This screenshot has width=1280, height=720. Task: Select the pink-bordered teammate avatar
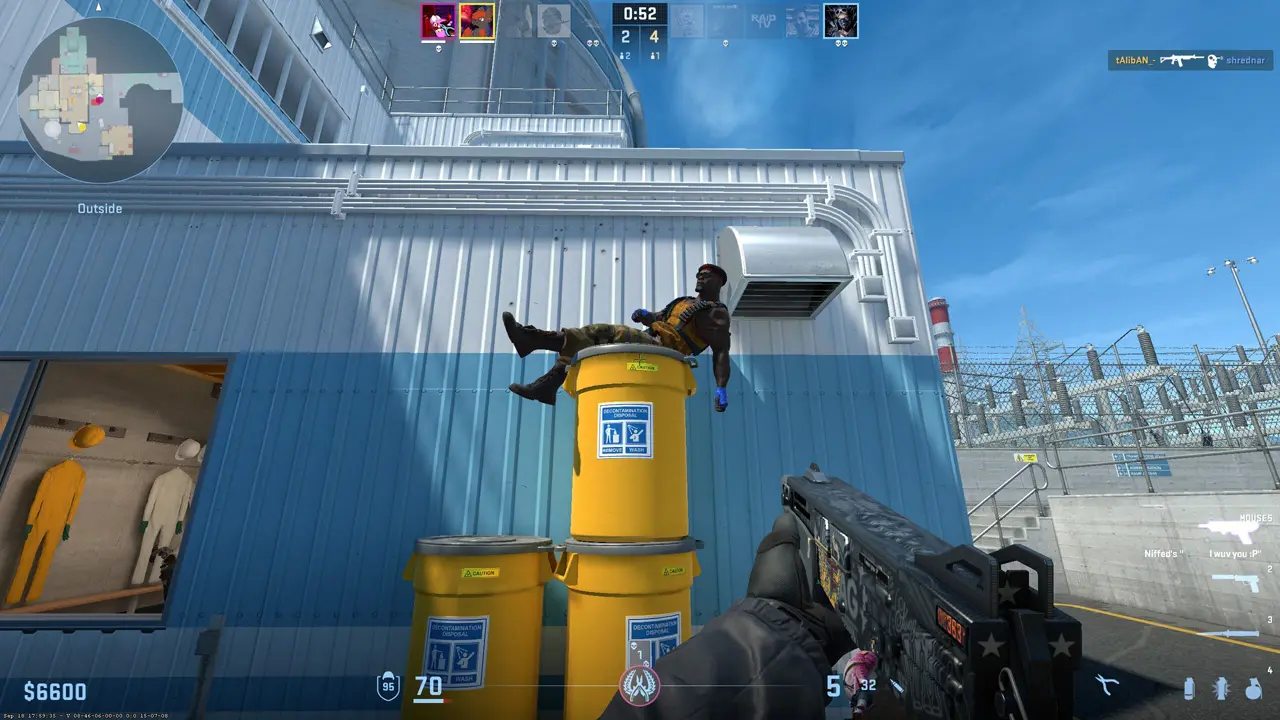(438, 21)
